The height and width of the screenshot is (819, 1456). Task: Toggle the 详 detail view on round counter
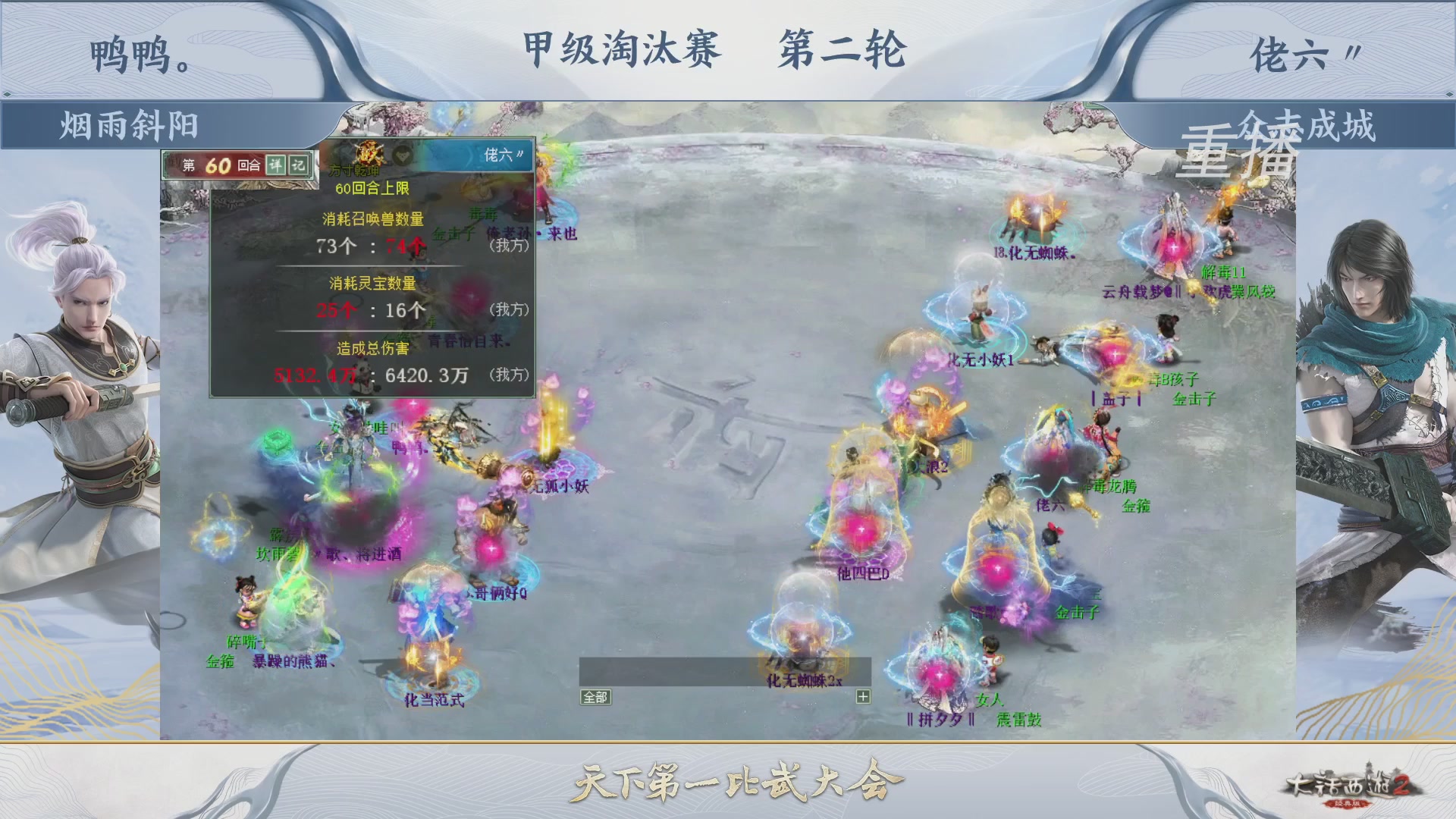click(x=275, y=165)
